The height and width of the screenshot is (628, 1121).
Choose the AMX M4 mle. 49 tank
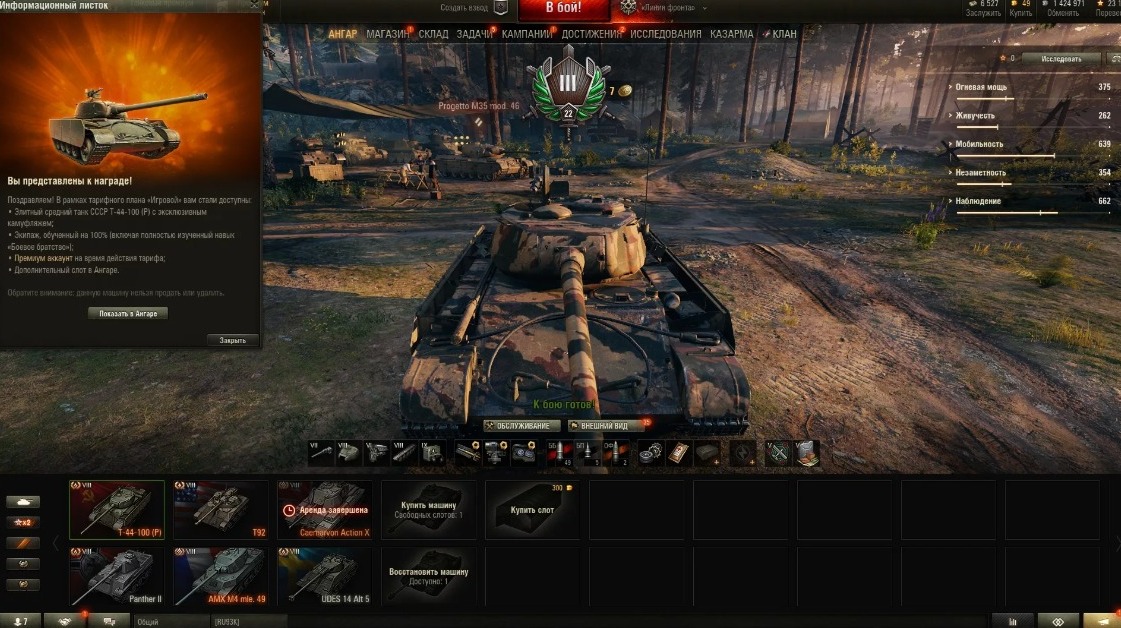(221, 576)
